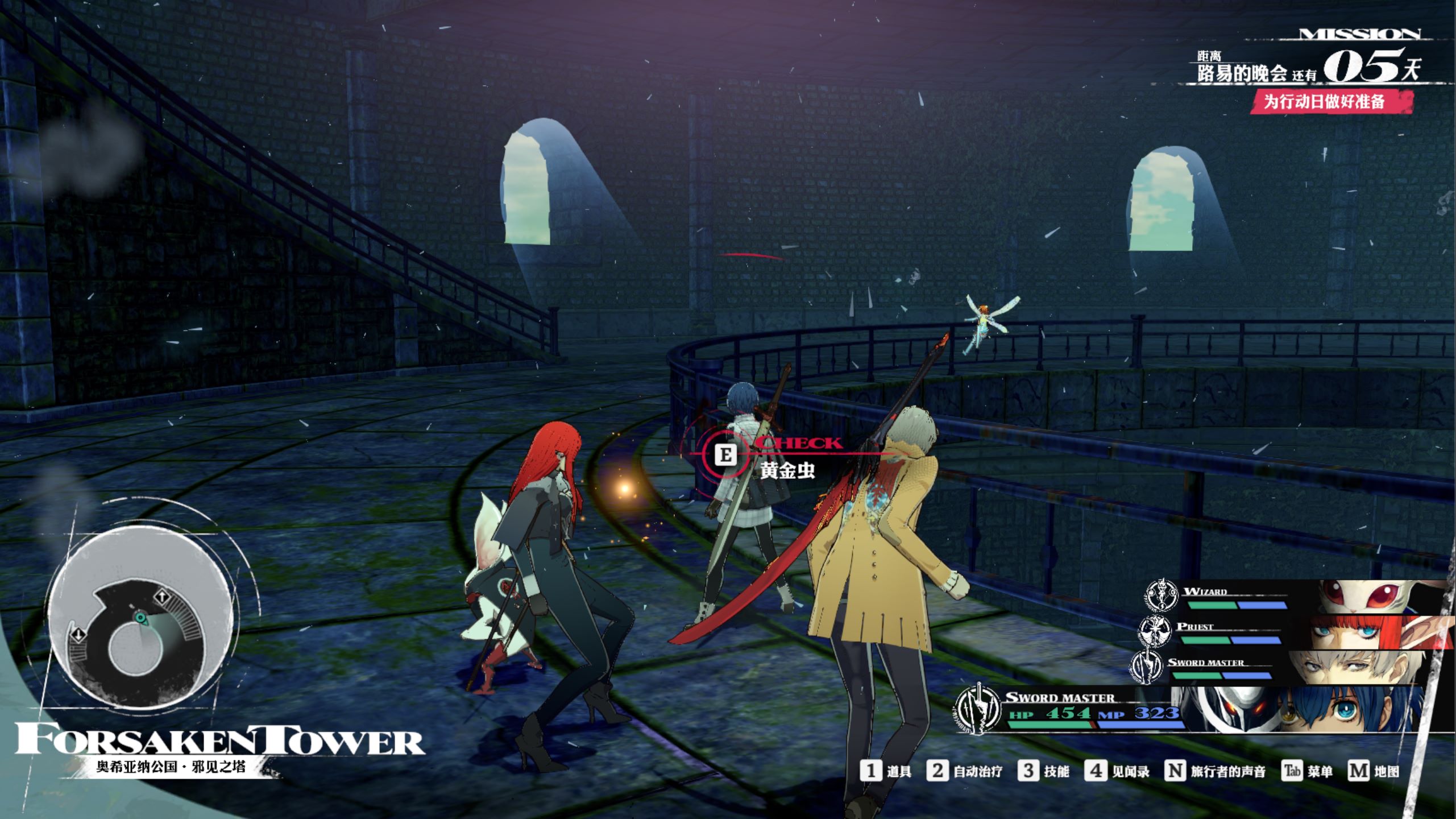Open the 地图 map shortcut
This screenshot has height=819, width=1456.
point(1373,771)
